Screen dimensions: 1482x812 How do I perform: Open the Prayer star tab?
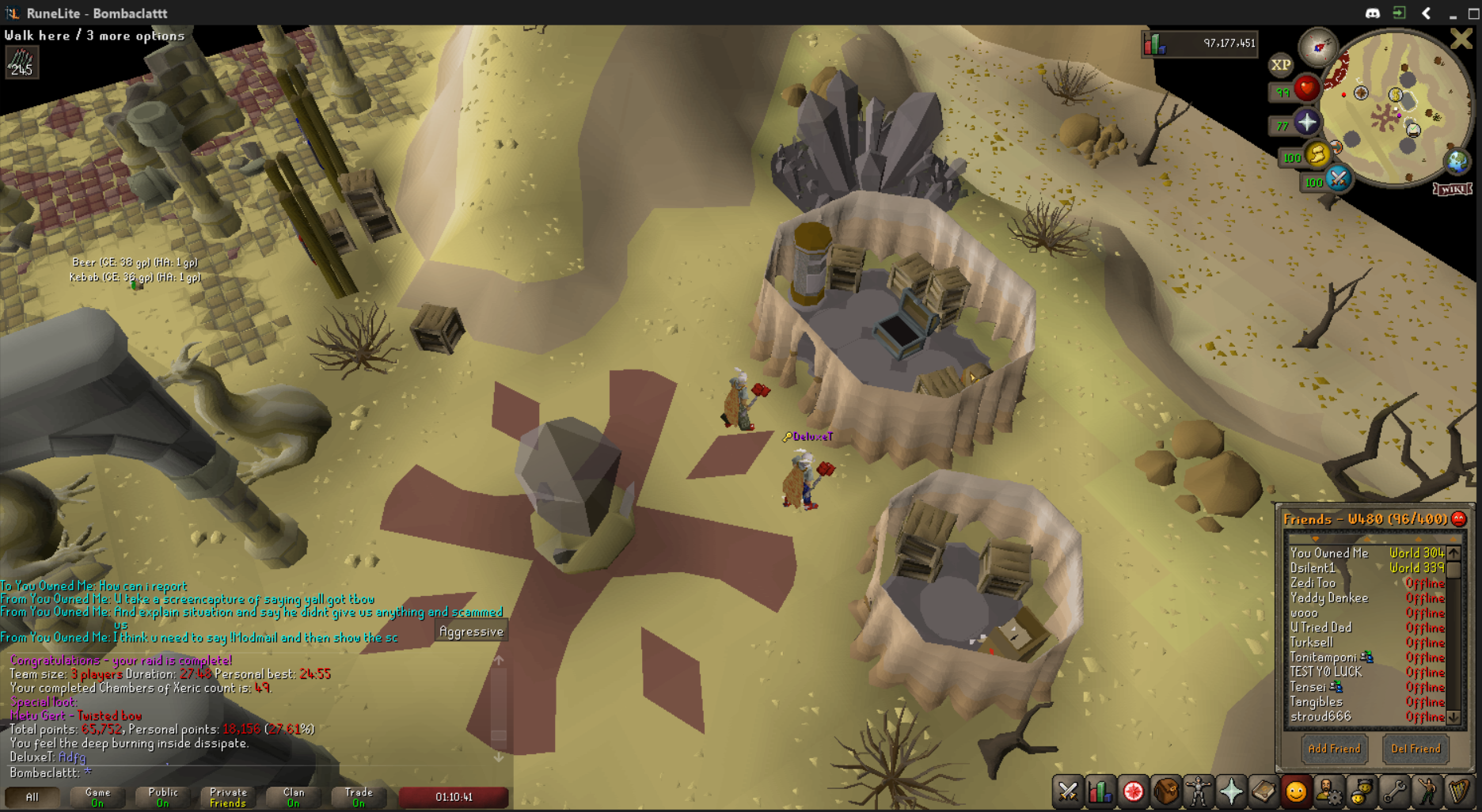1231,791
